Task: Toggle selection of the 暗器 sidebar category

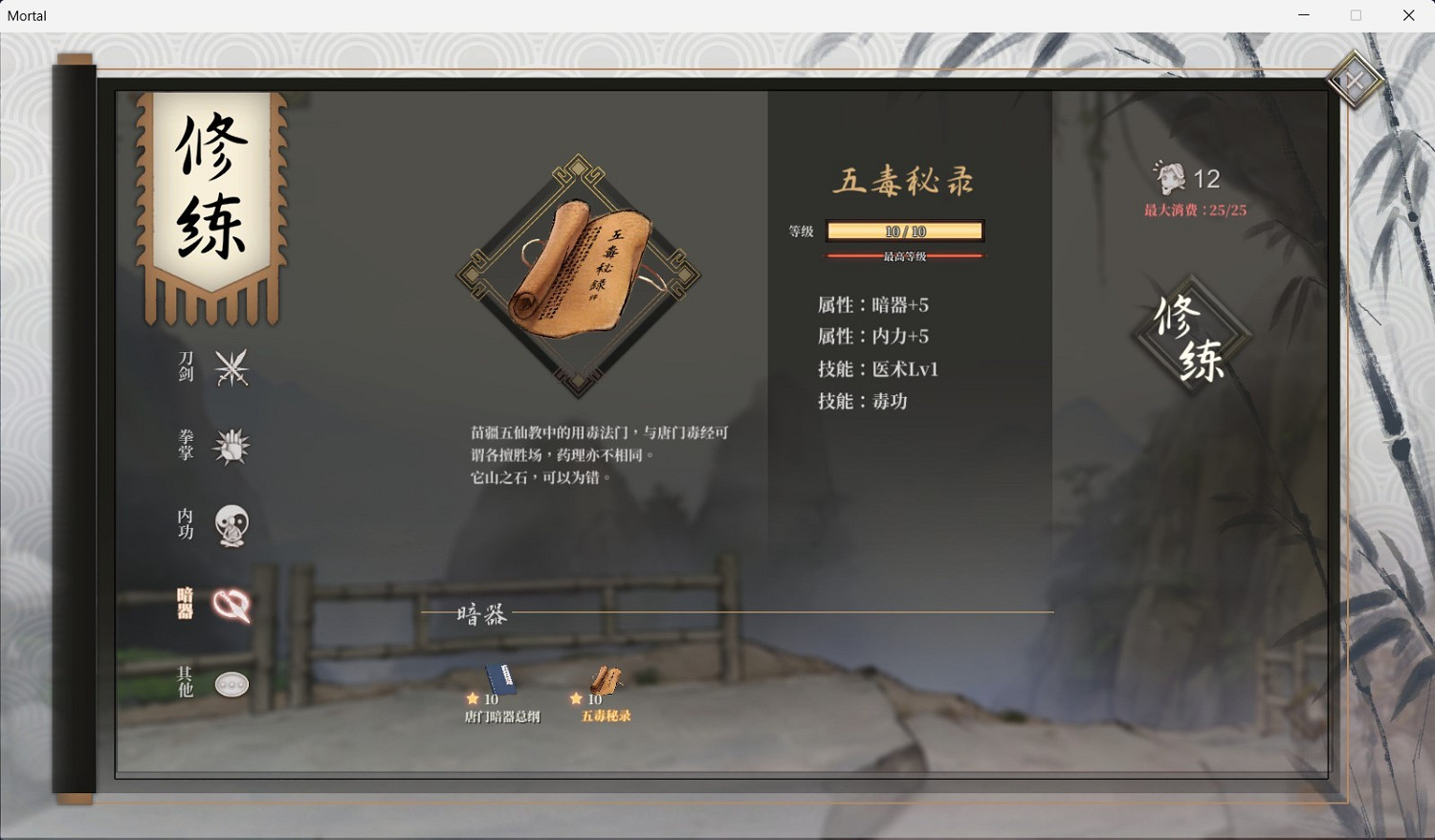Action: point(184,603)
